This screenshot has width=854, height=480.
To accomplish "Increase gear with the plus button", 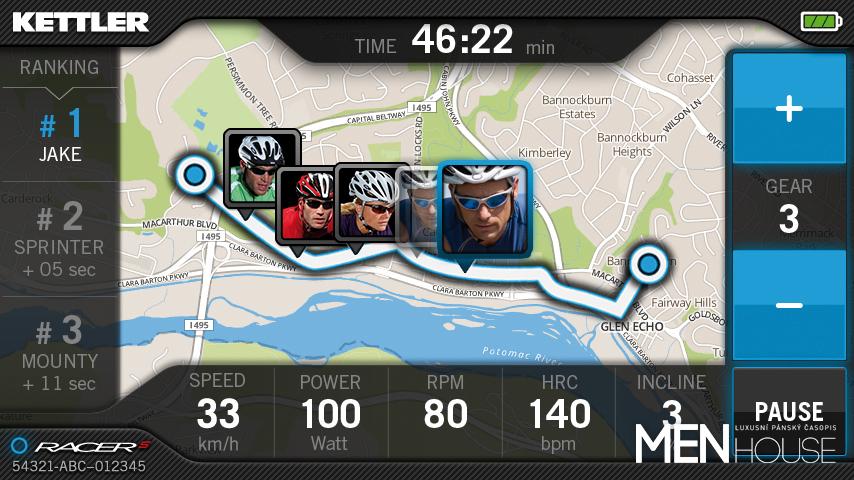I will click(x=789, y=109).
